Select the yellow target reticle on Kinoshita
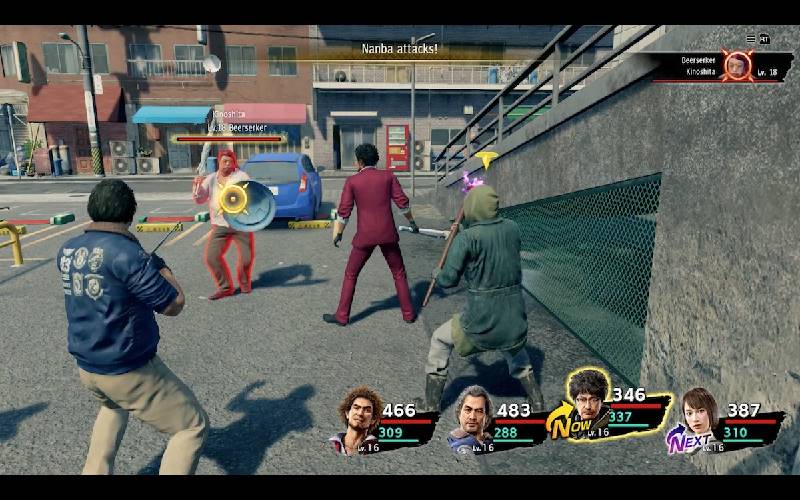 click(x=234, y=198)
